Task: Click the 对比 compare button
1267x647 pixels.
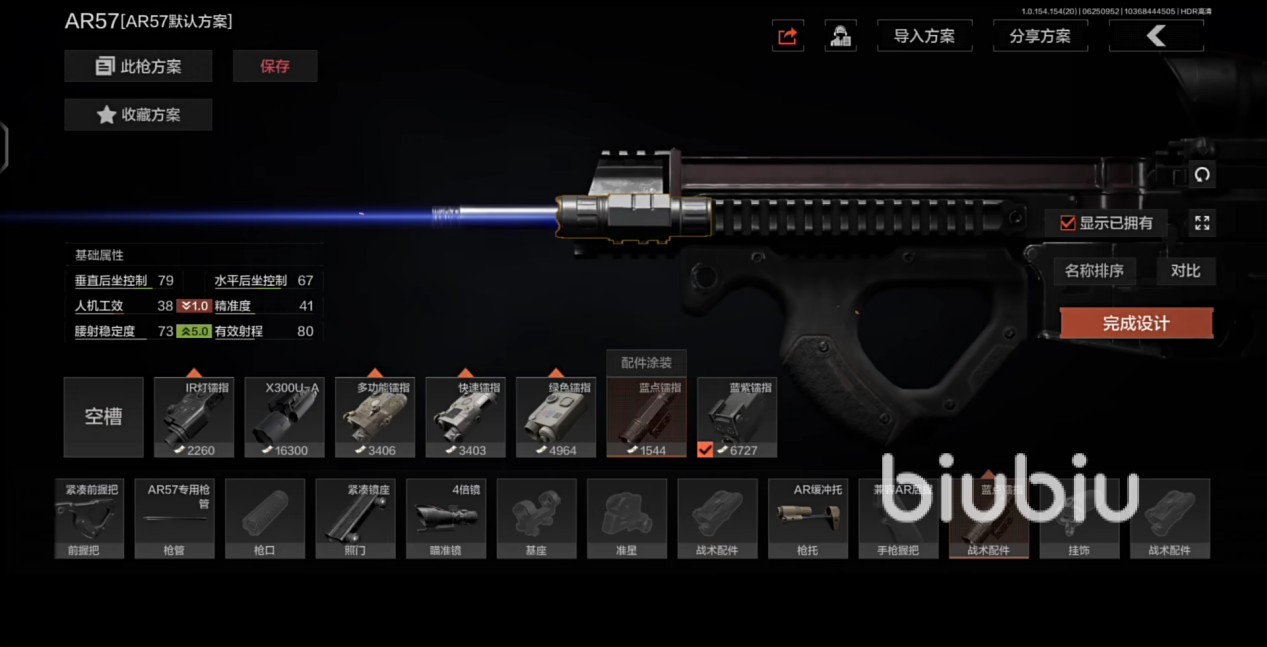Action: (x=1185, y=271)
